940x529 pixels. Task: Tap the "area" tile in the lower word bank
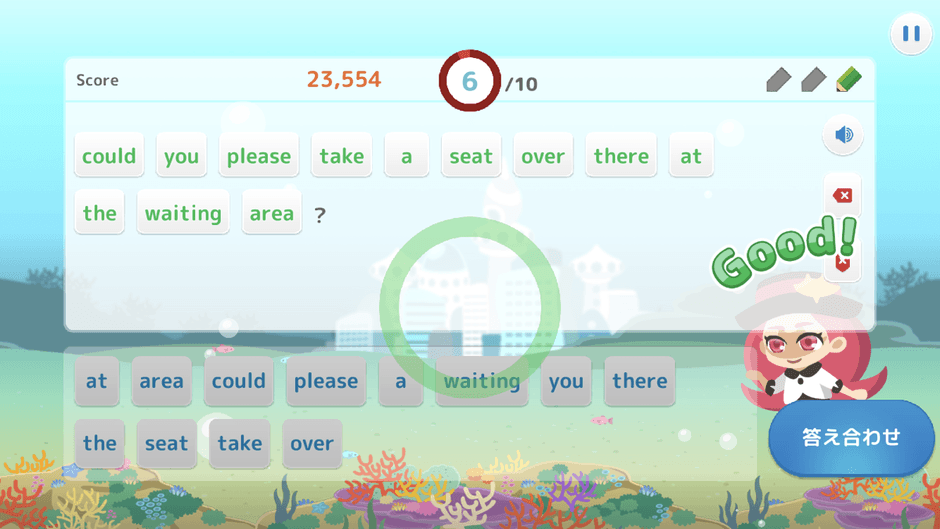pyautogui.click(x=161, y=381)
